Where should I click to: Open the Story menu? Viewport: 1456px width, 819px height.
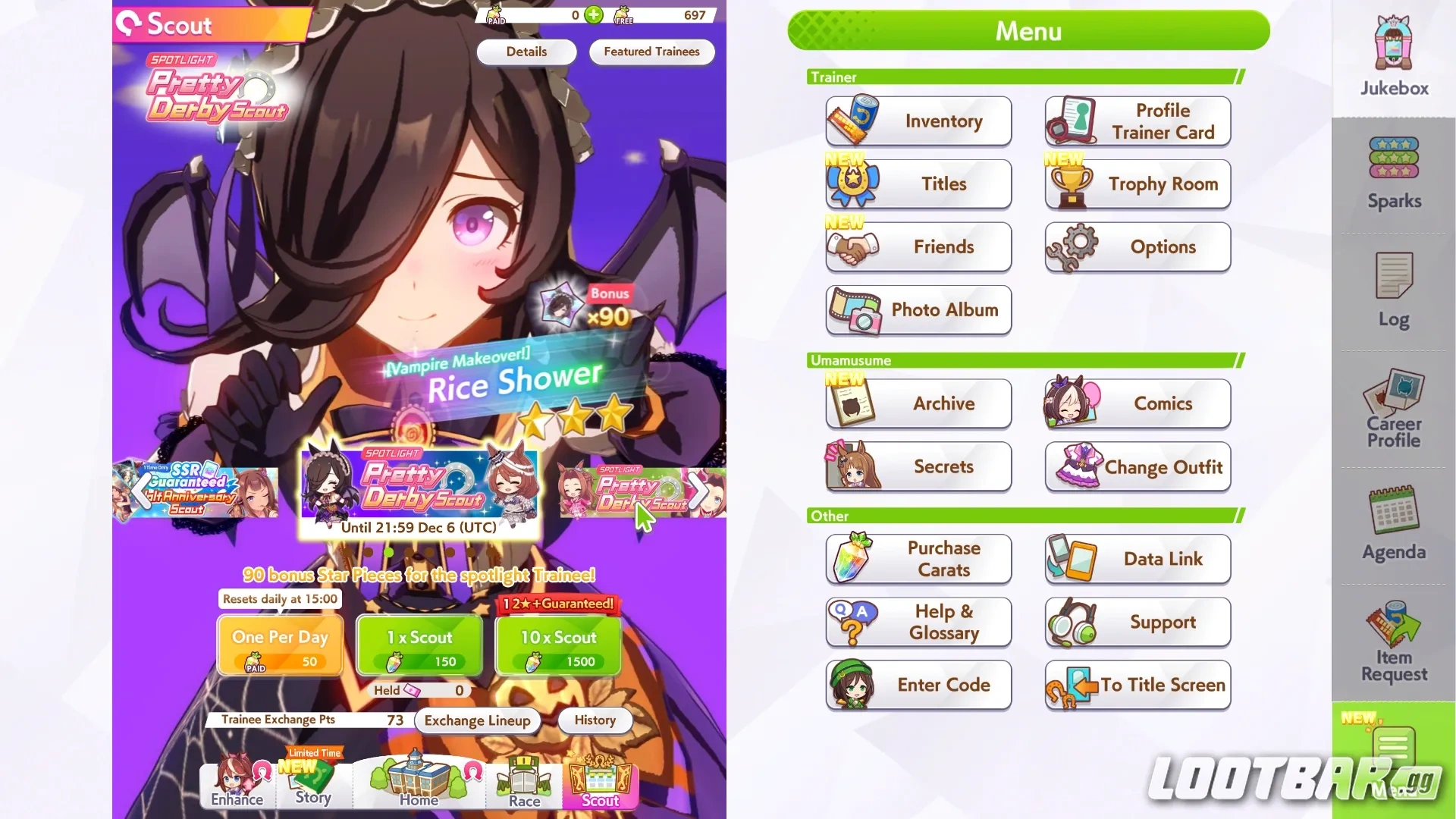coord(313,785)
